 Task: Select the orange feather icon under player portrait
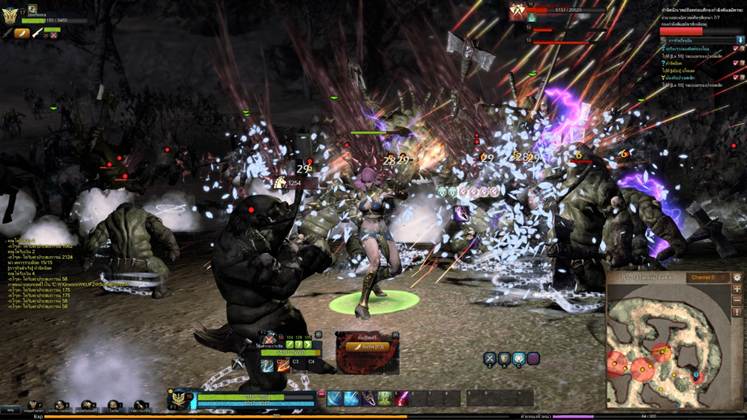tap(21, 33)
